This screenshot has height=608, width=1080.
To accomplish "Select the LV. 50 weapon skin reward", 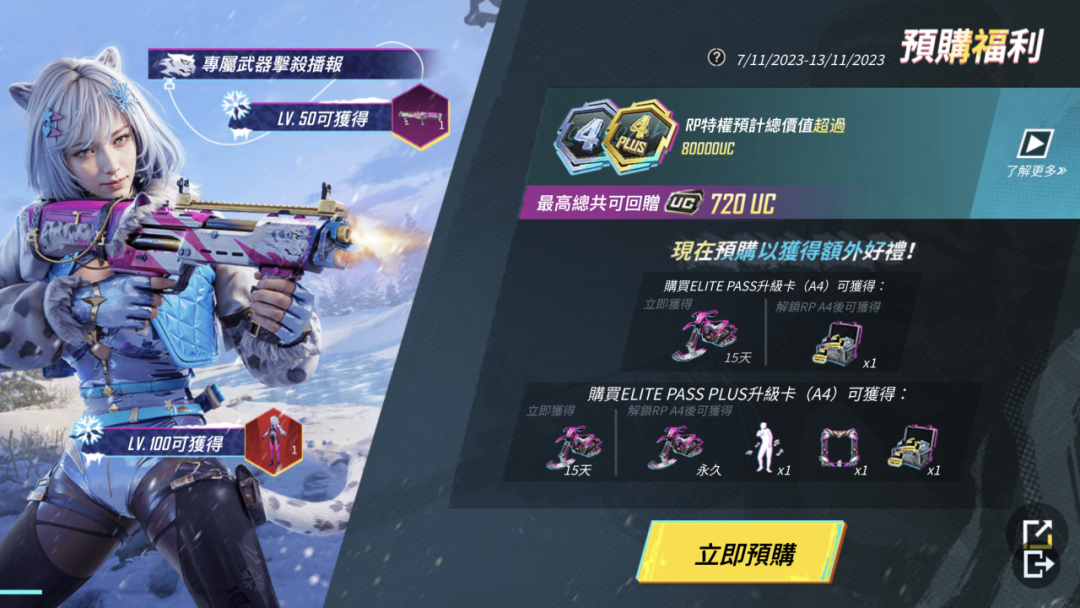I will click(x=420, y=117).
